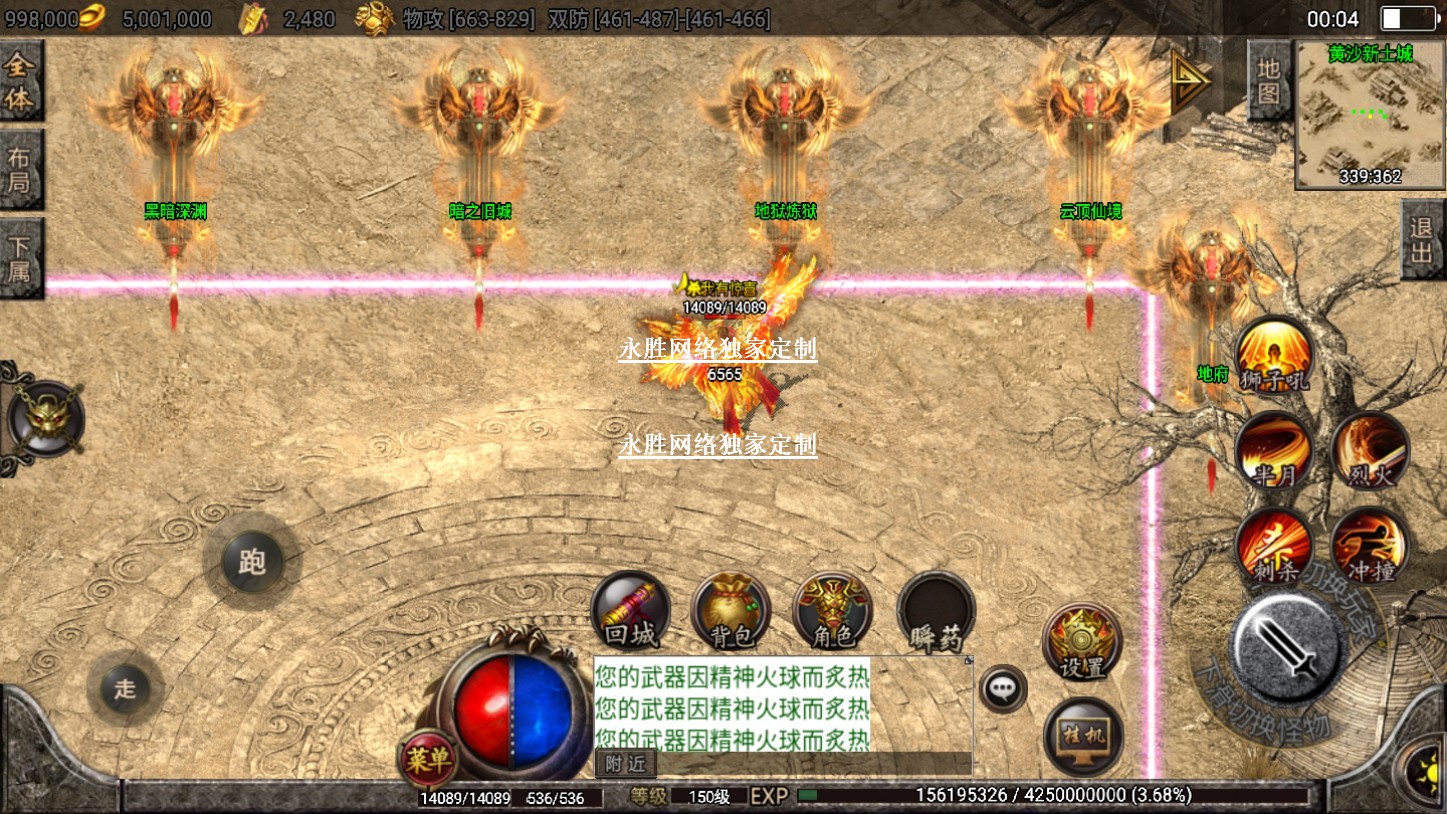Use the 半月 half-moon skill
This screenshot has width=1447, height=814.
(1273, 451)
